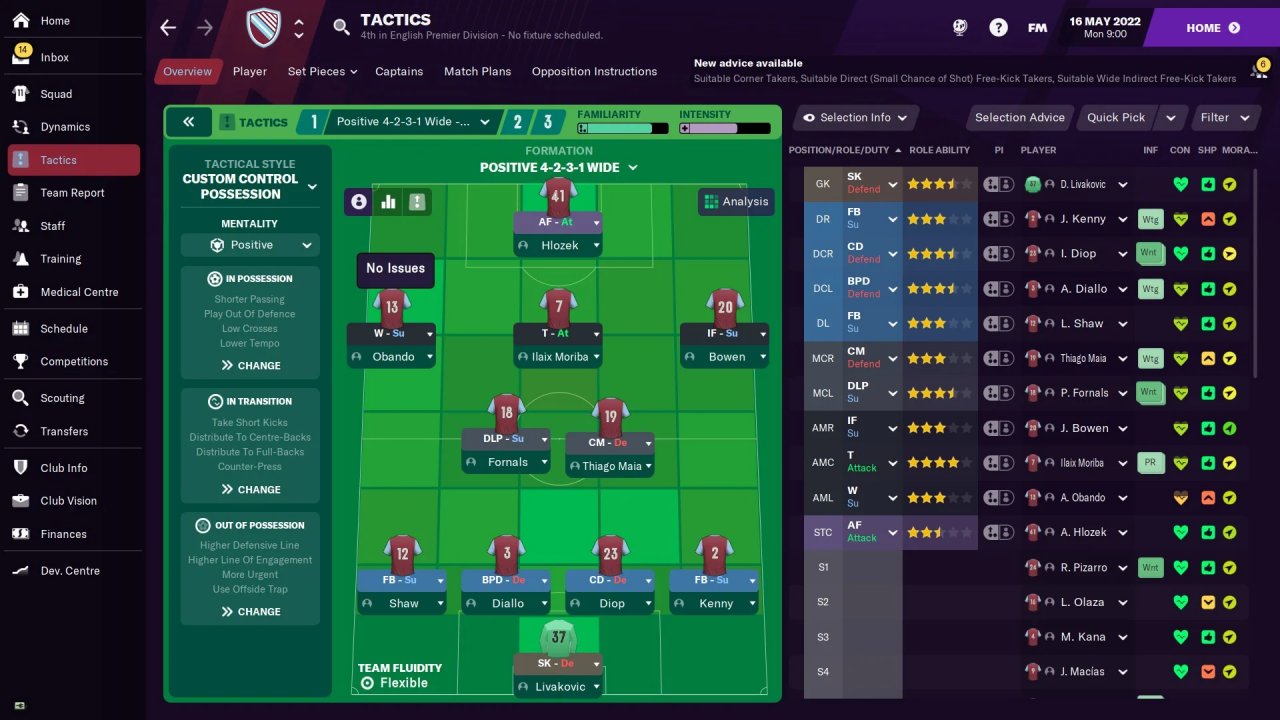Change the In Possession instructions
Viewport: 1280px width, 720px height.
(x=250, y=366)
